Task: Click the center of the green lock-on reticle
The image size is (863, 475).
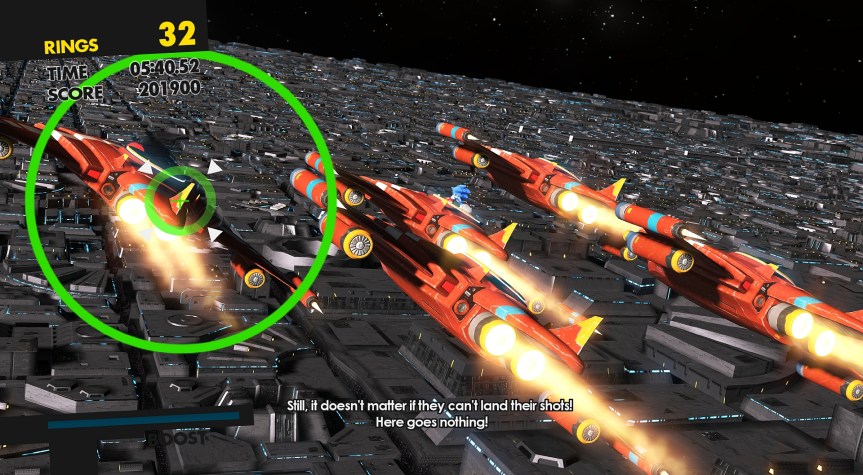Action: (180, 200)
